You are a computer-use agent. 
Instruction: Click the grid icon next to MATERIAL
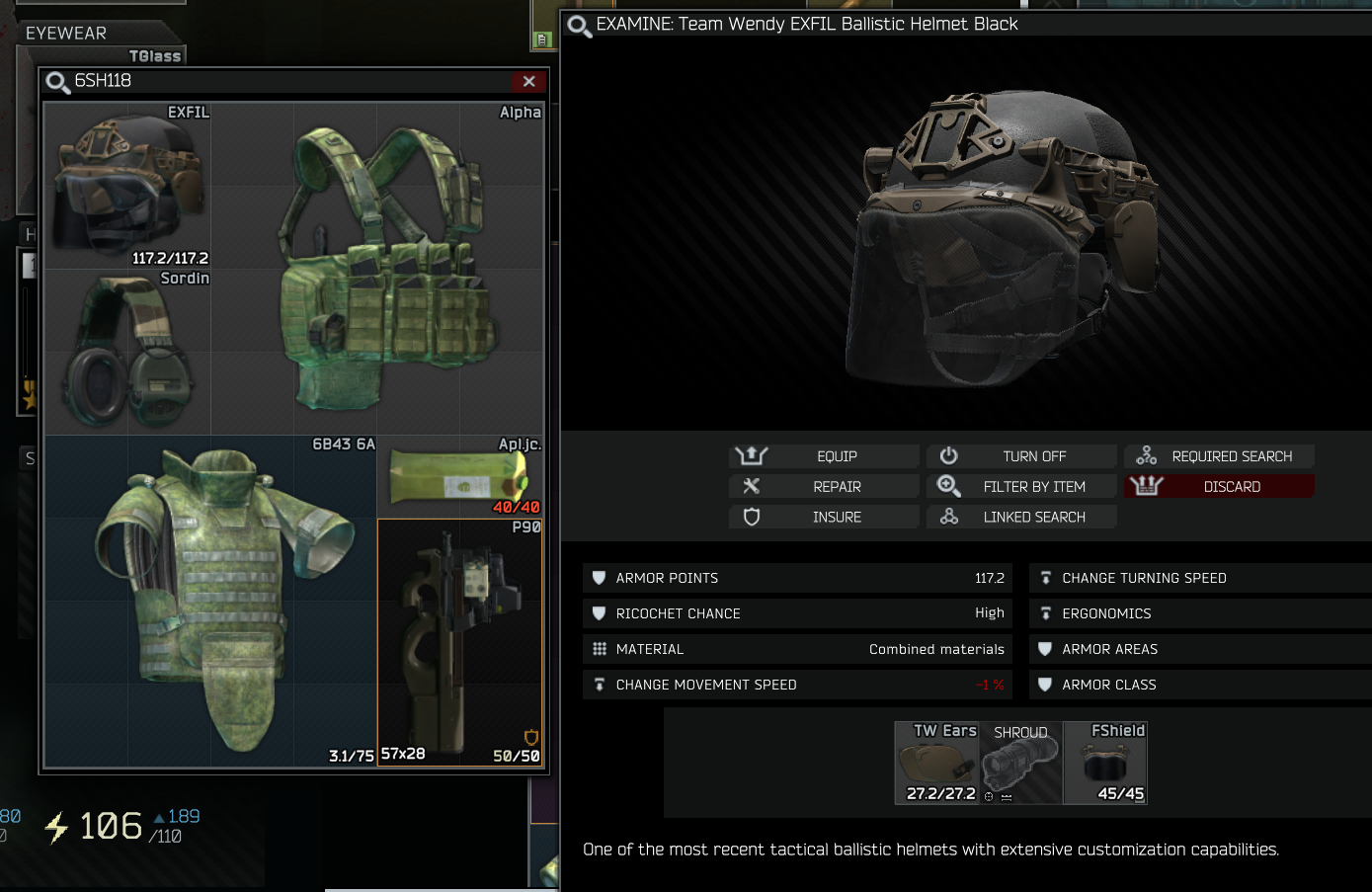(599, 649)
